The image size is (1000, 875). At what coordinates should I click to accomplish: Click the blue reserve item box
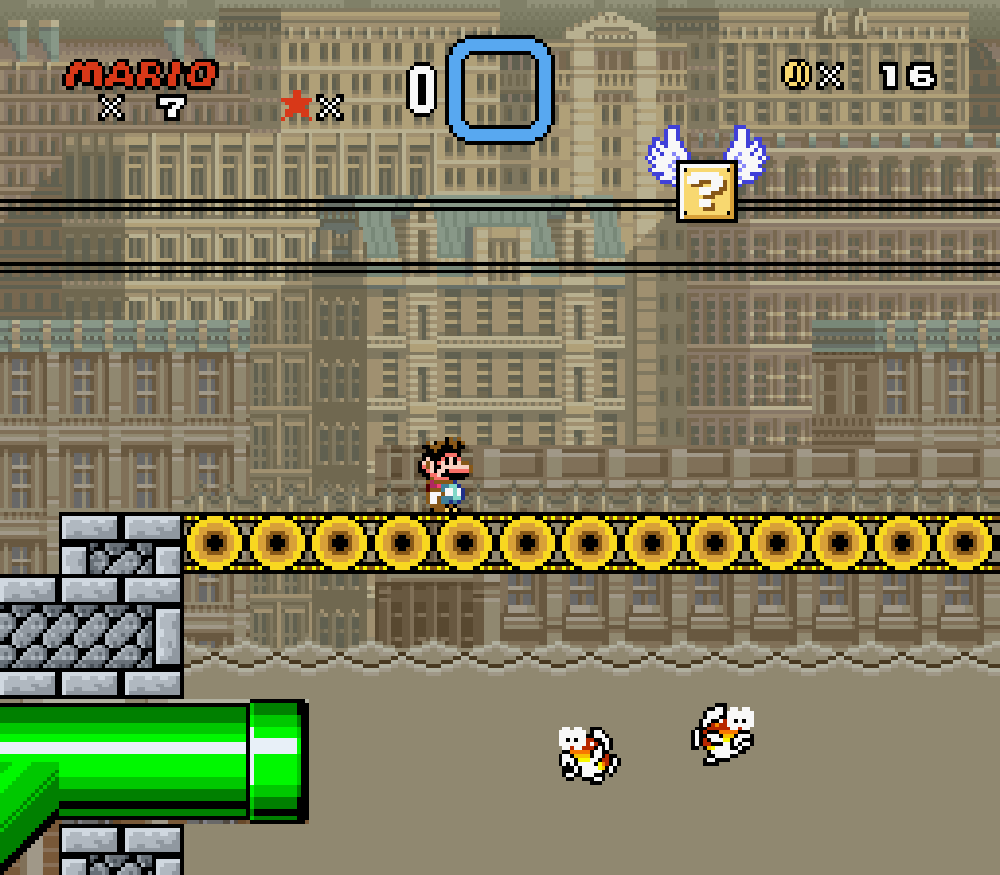[x=500, y=90]
